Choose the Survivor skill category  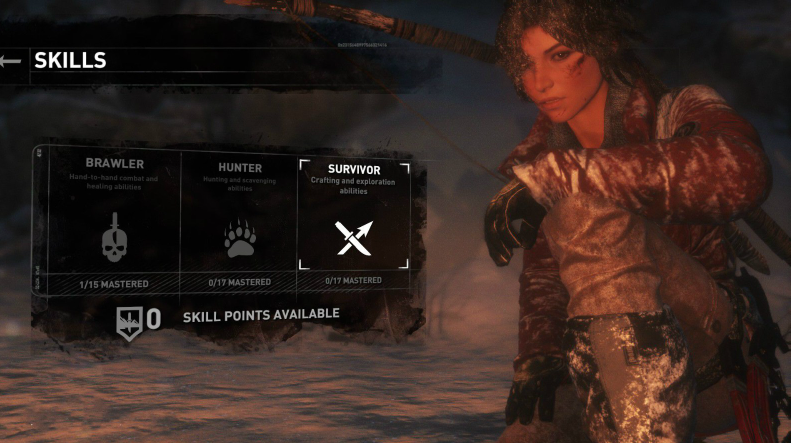(x=353, y=220)
